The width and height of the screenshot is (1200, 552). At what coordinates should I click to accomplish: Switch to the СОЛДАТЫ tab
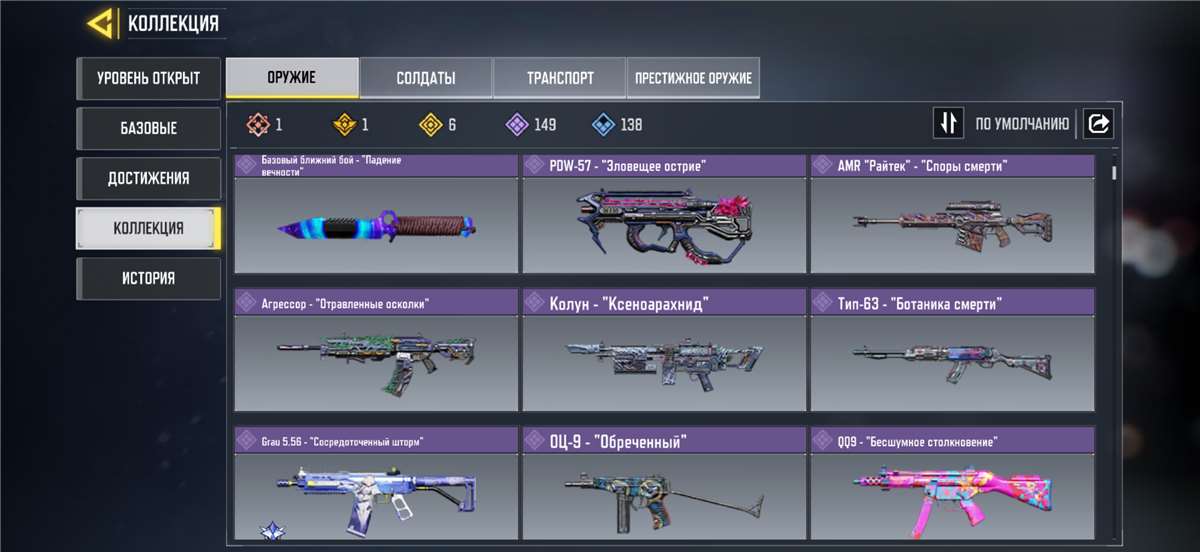click(426, 78)
